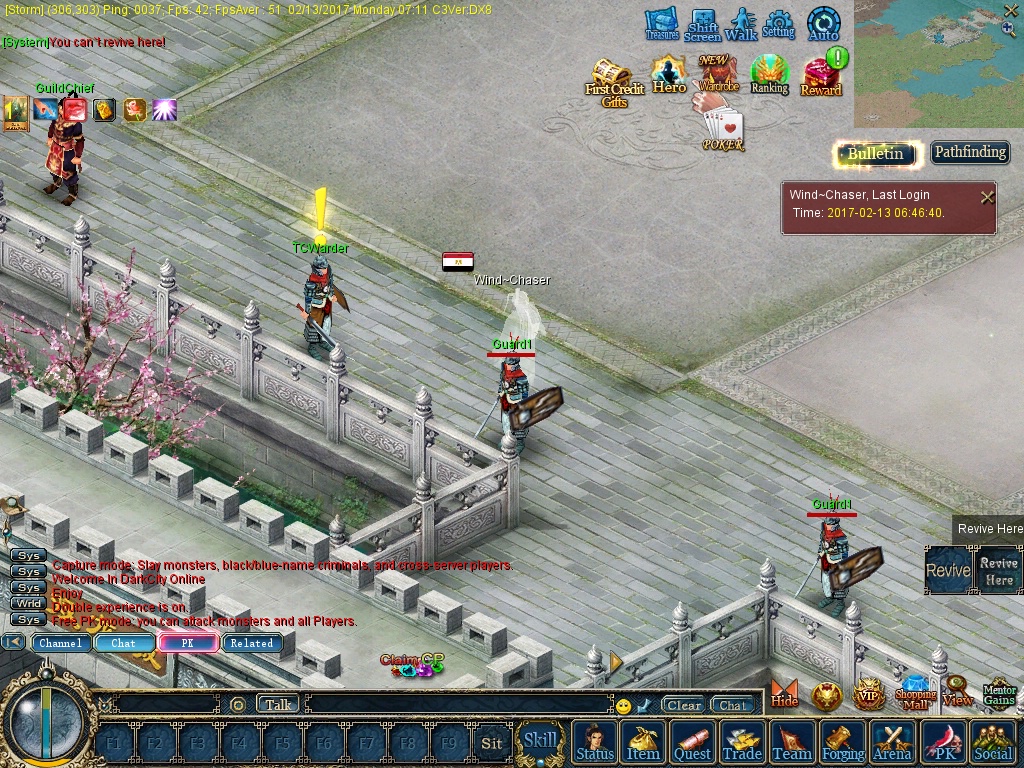Open the Poker cards mini-game
The width and height of the screenshot is (1024, 768).
tap(723, 130)
